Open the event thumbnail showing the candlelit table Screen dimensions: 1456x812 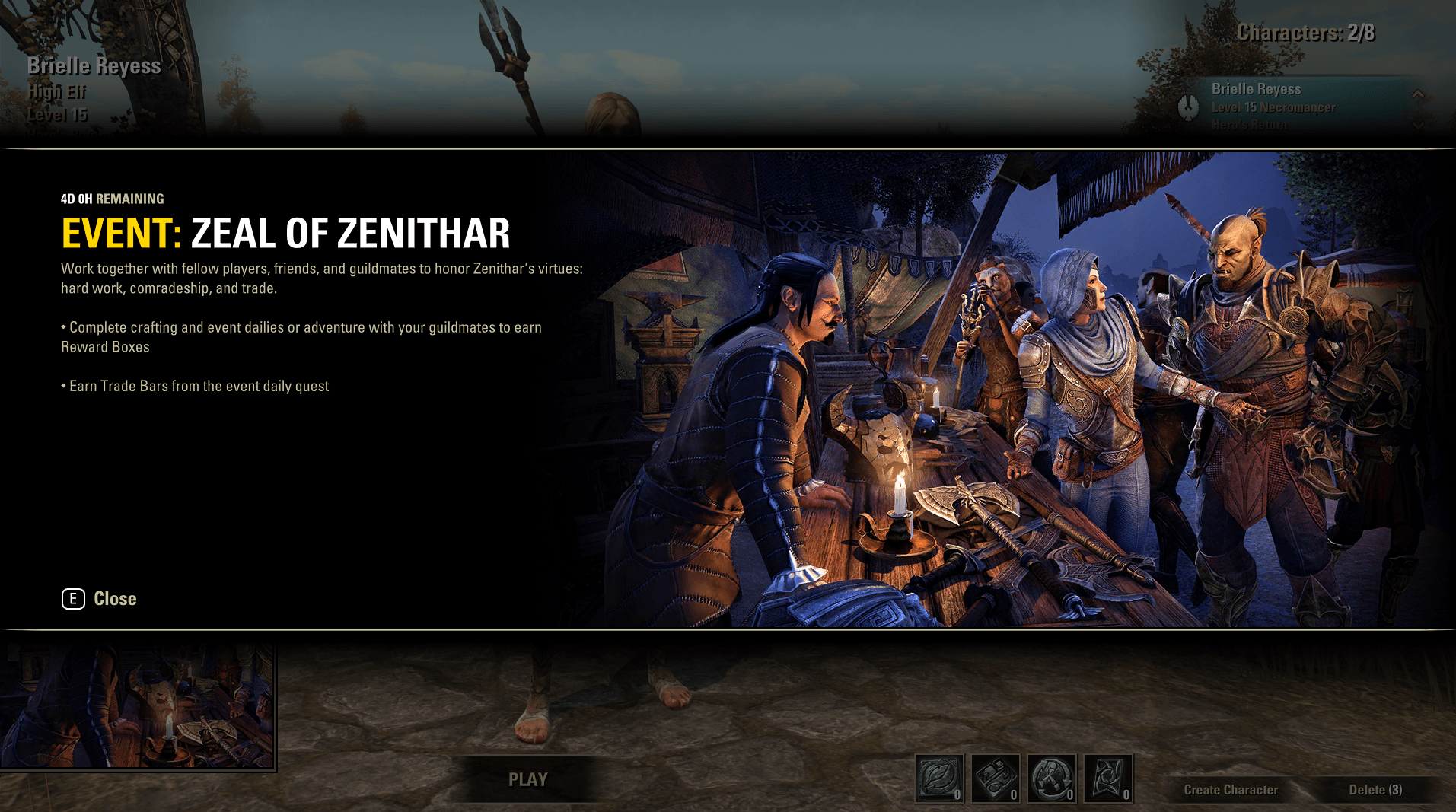(x=137, y=706)
